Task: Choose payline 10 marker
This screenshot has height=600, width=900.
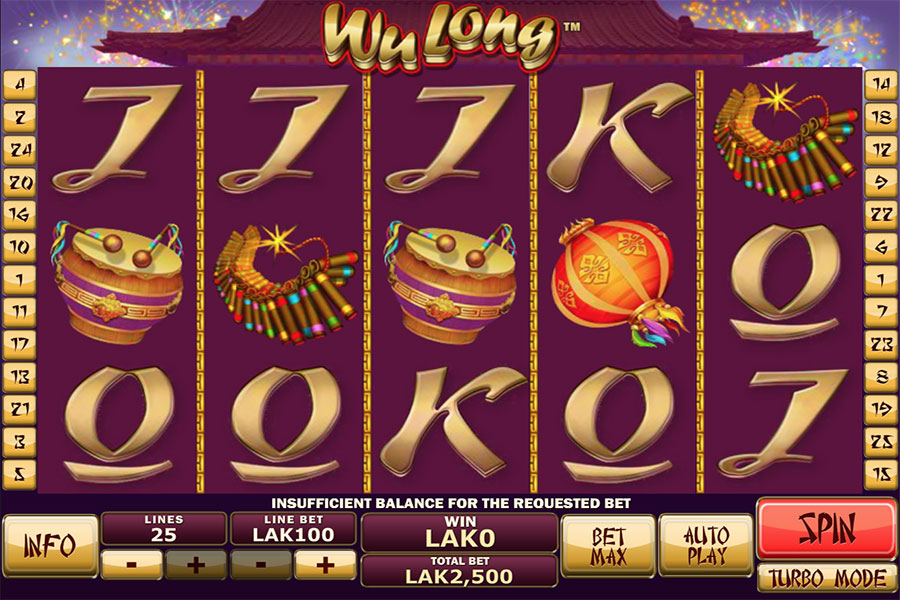Action: [x=20, y=246]
